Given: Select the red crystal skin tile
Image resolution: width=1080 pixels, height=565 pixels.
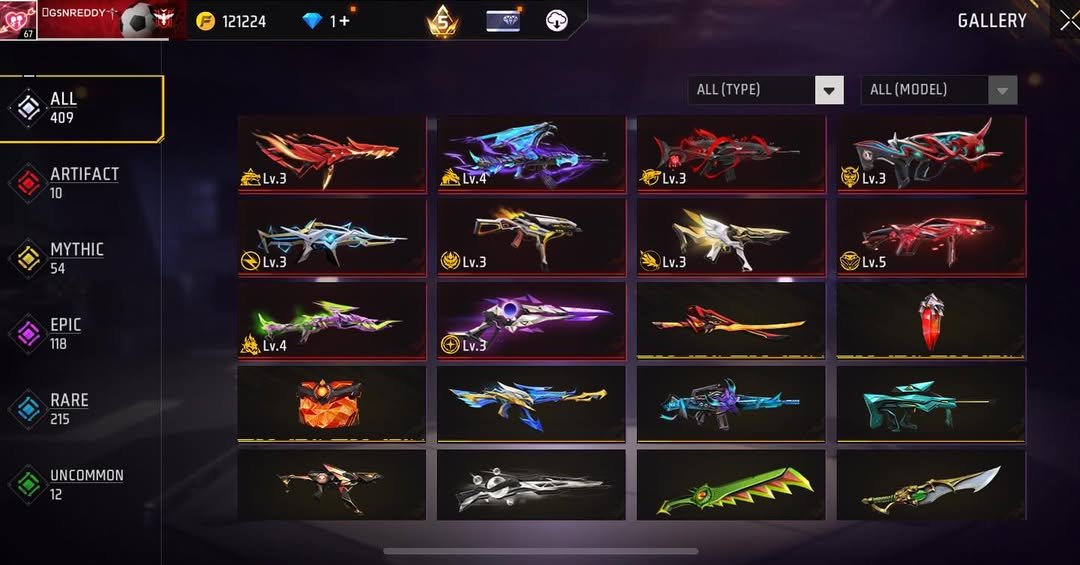Looking at the screenshot, I should [931, 321].
